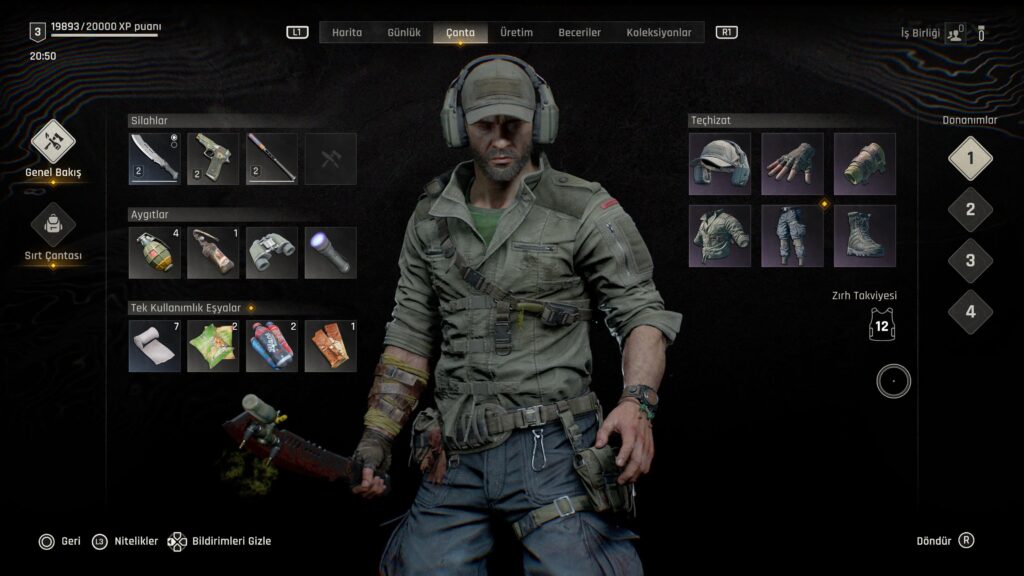Choose the pistol weapon slot
This screenshot has height=576, width=1024.
213,159
